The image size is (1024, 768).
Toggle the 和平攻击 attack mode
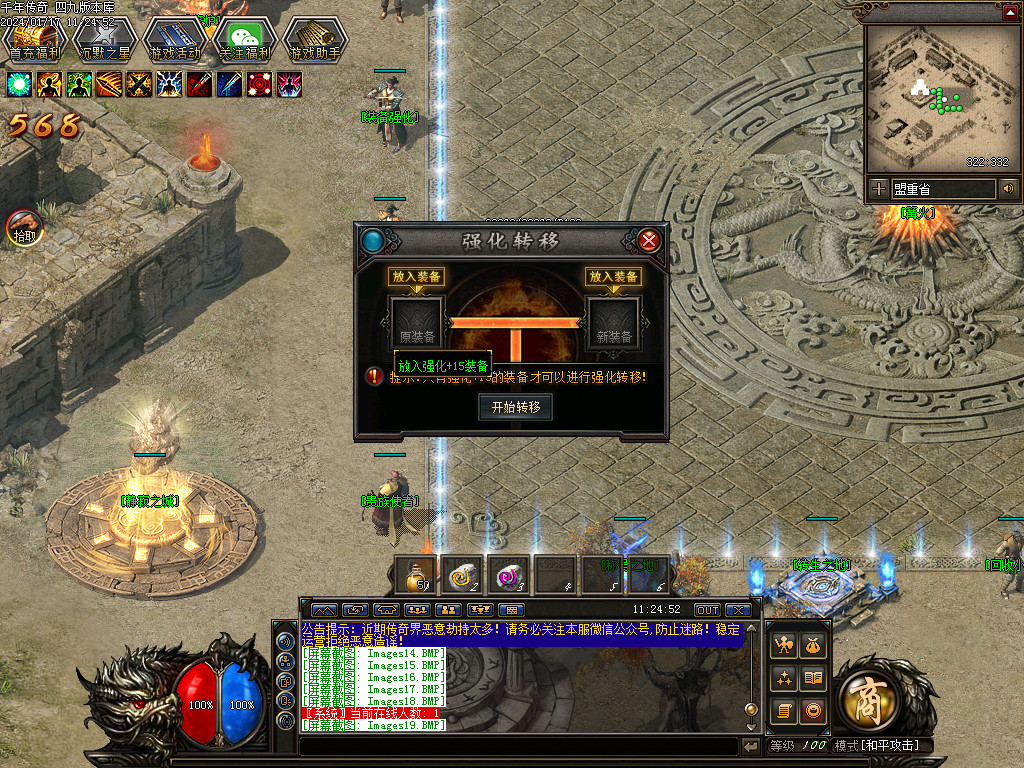tap(876, 746)
